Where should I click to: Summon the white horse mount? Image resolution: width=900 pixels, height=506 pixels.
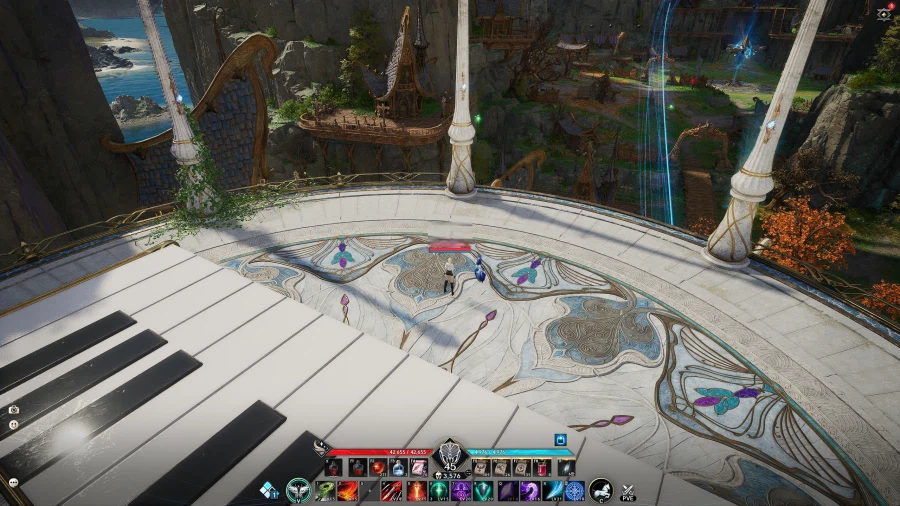[602, 491]
